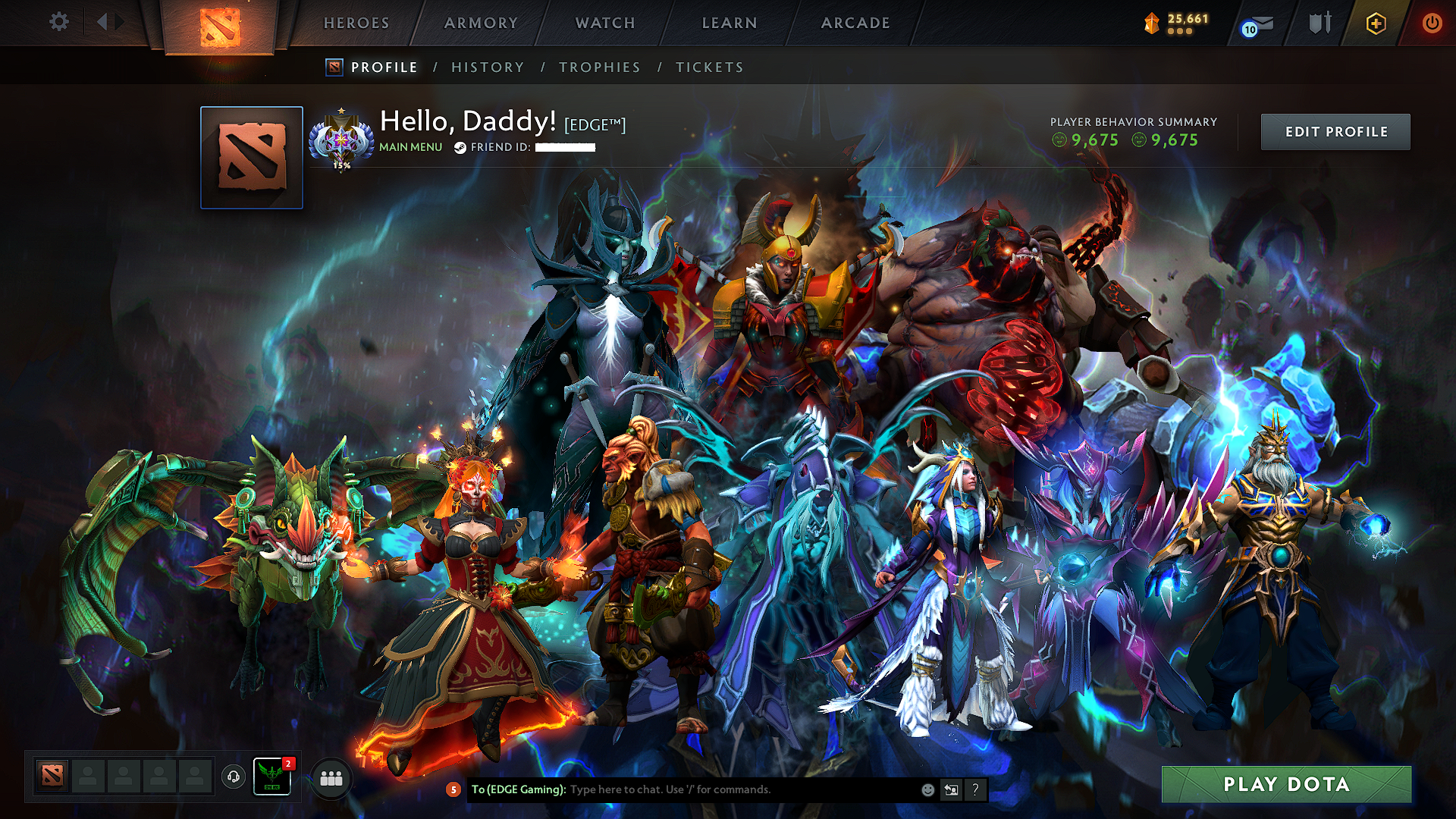Open the EDGE guild panel with 2 notifications
Viewport: 1456px width, 819px height.
pyautogui.click(x=272, y=776)
